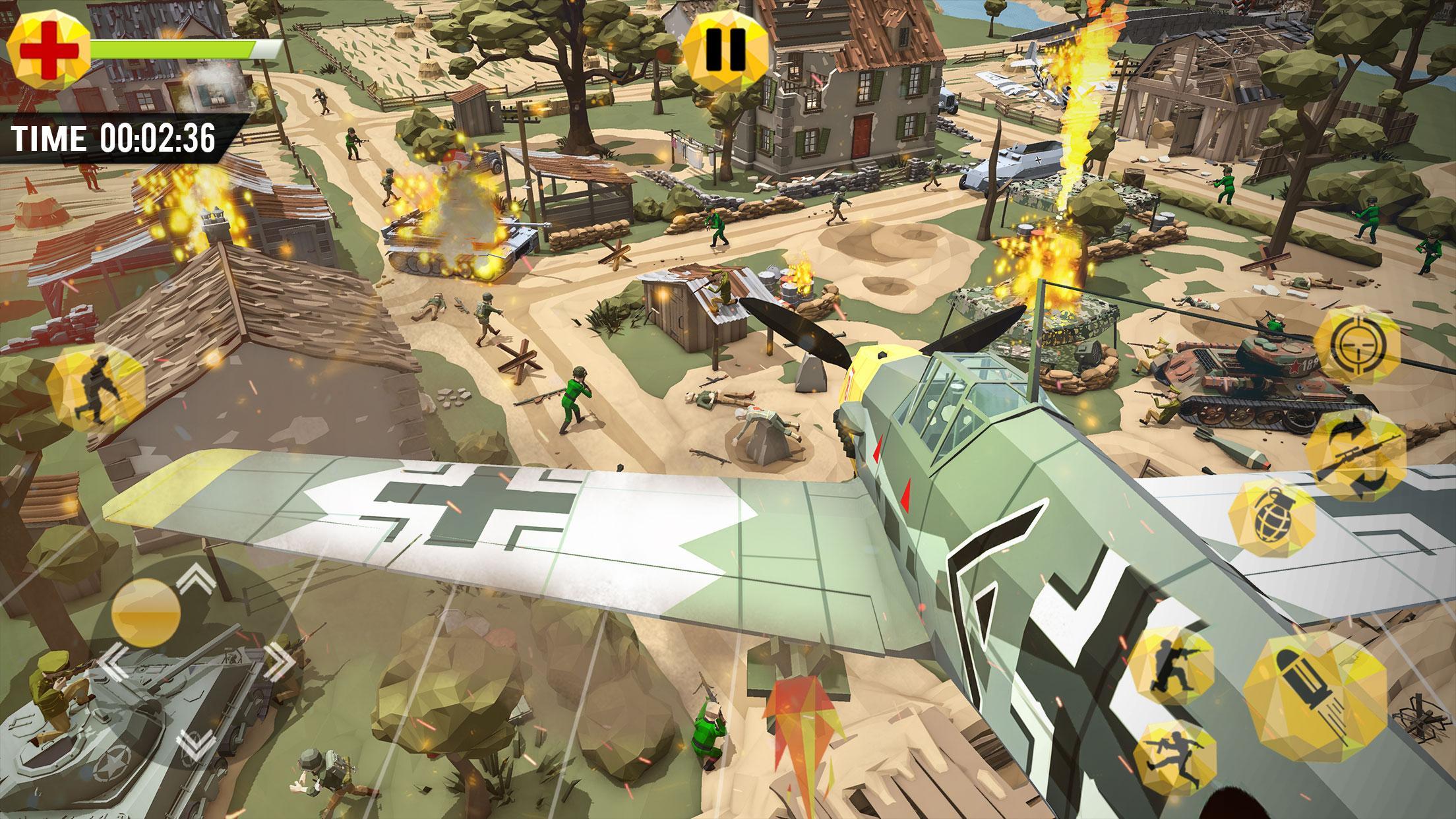Tap the TIME 00:02:36 display
Image resolution: width=1456 pixels, height=819 pixels.
pyautogui.click(x=112, y=138)
